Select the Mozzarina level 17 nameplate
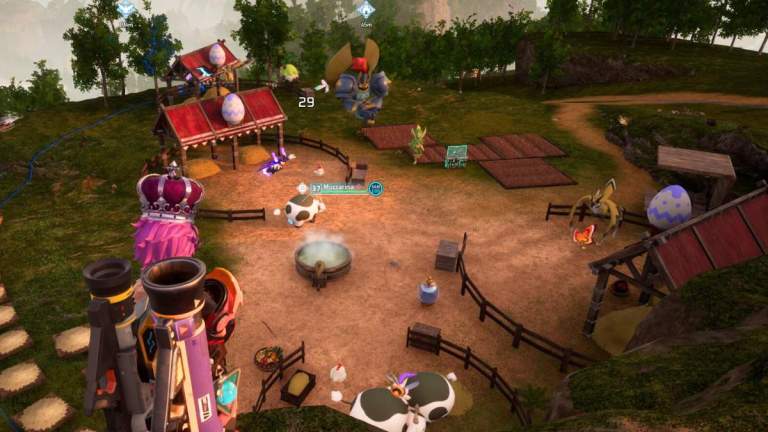Viewport: 768px width, 432px height. (339, 187)
